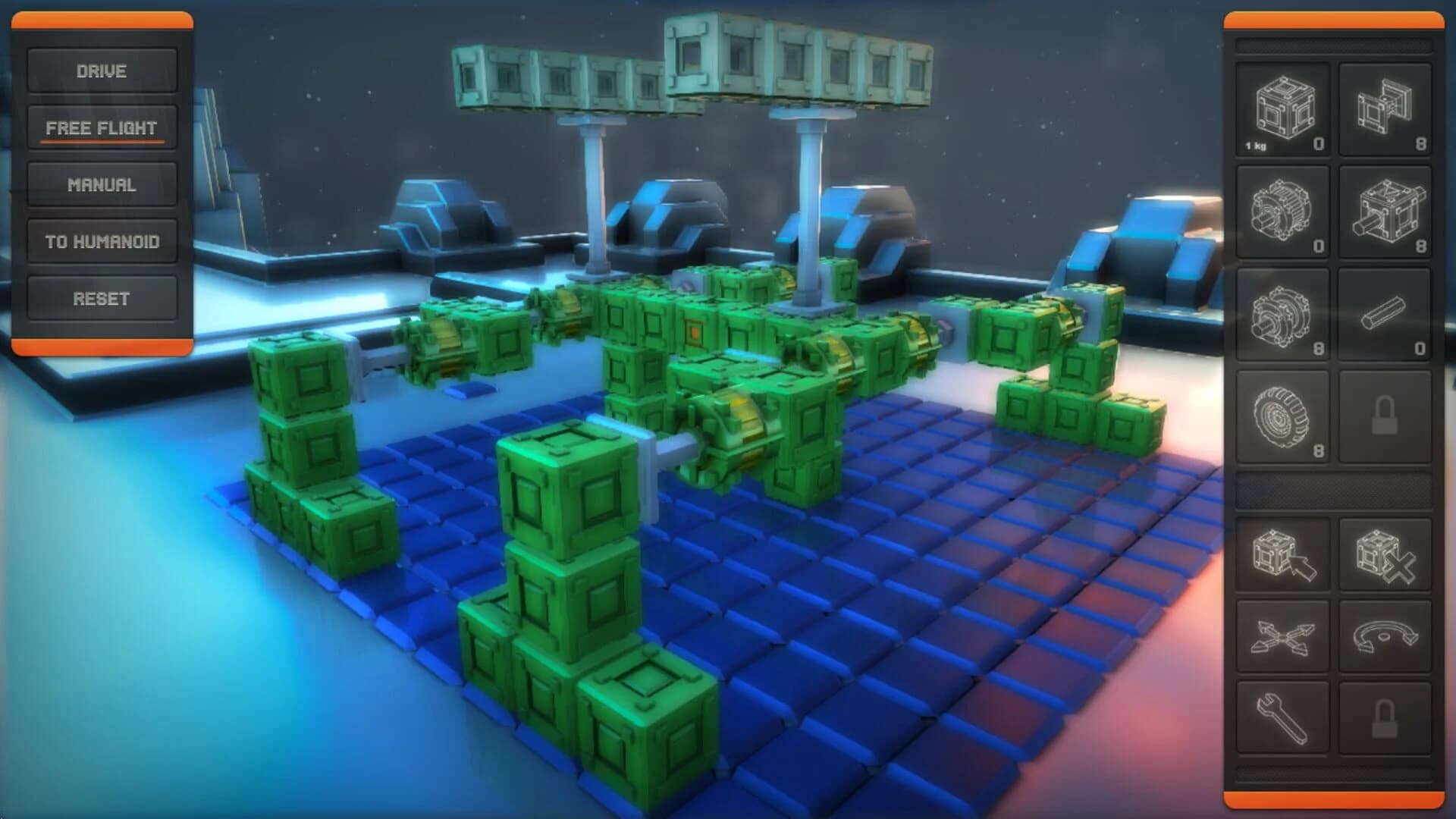This screenshot has height=819, width=1456.
Task: Enable Free Flight mode
Action: click(102, 128)
